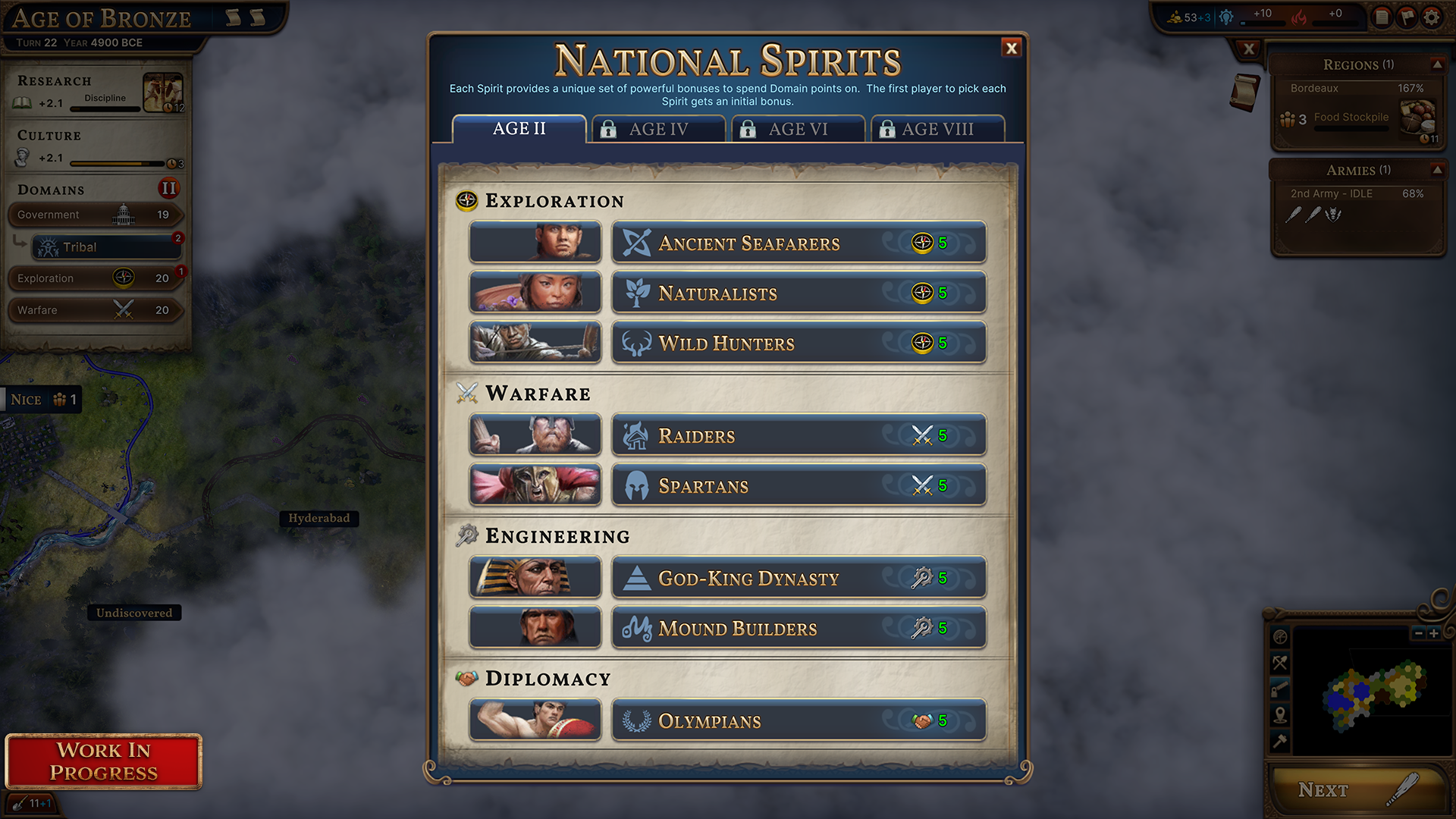
Task: Close the National Spirits window
Action: coord(1011,49)
